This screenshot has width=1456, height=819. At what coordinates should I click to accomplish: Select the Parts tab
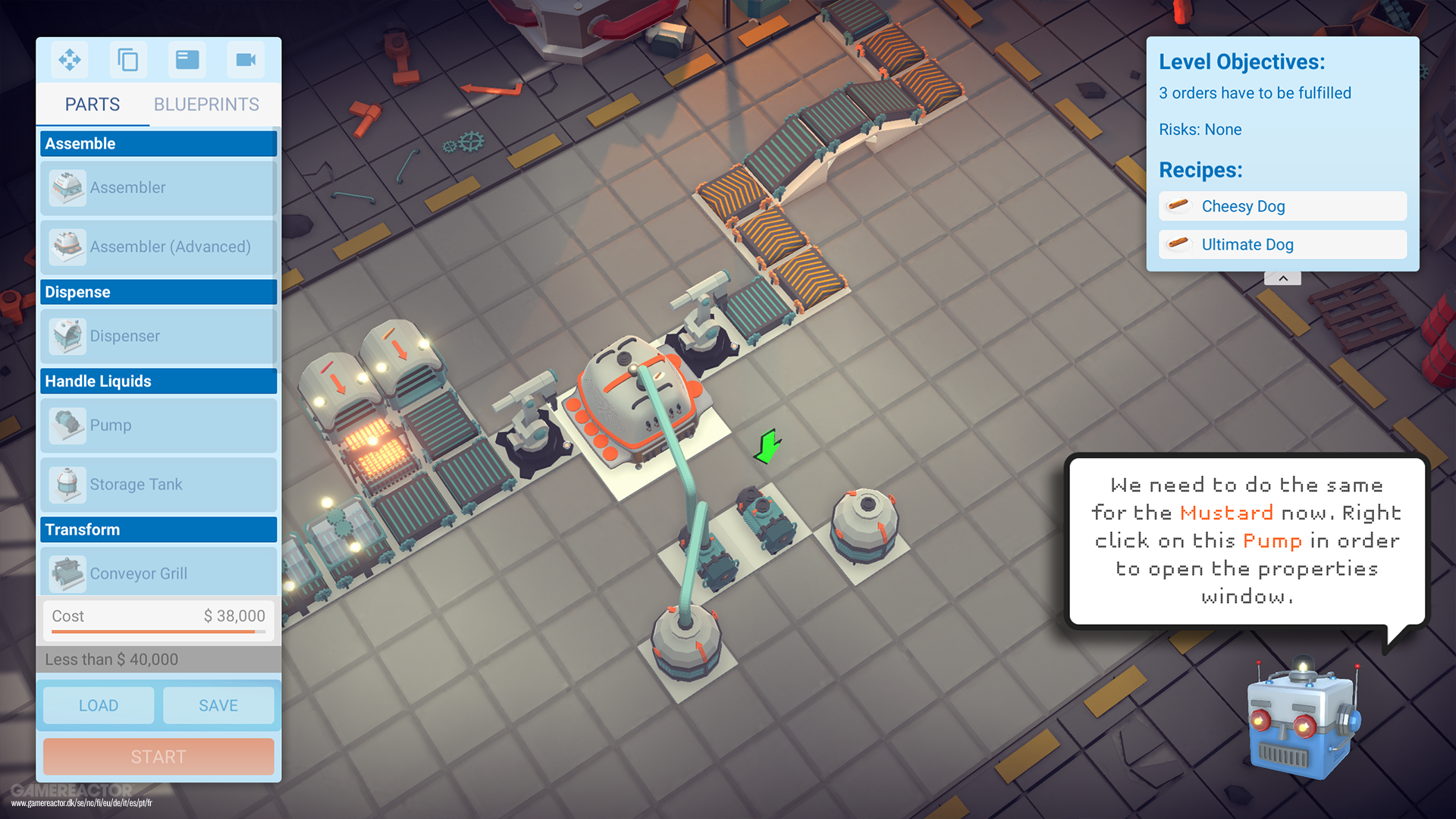[93, 105]
